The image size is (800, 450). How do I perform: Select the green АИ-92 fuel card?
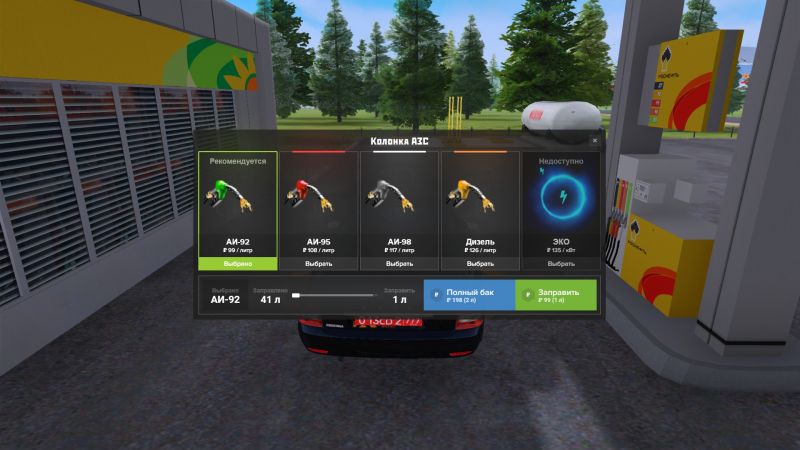(x=237, y=210)
